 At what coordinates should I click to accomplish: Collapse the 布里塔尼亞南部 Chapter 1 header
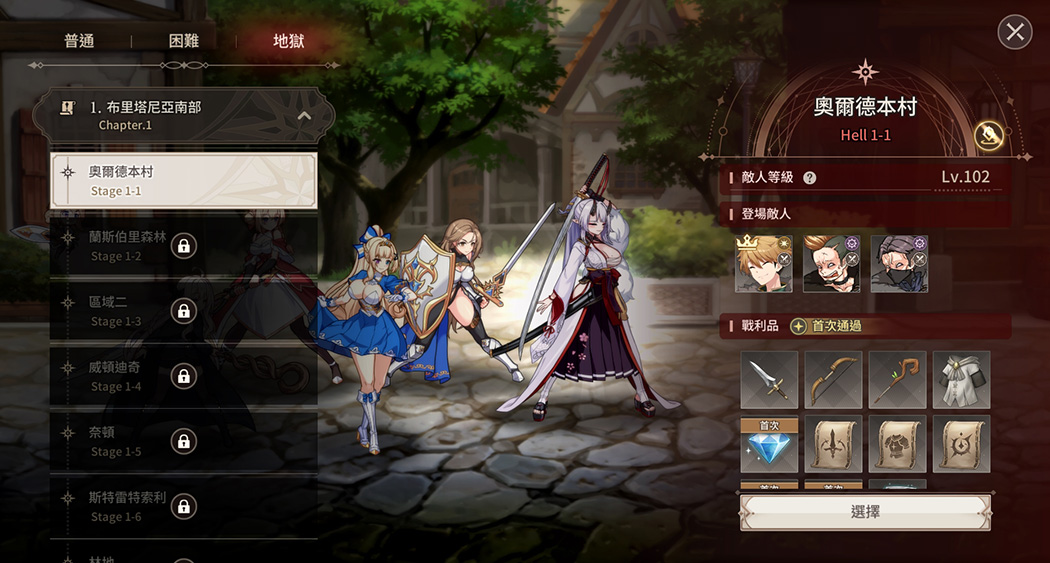point(304,116)
